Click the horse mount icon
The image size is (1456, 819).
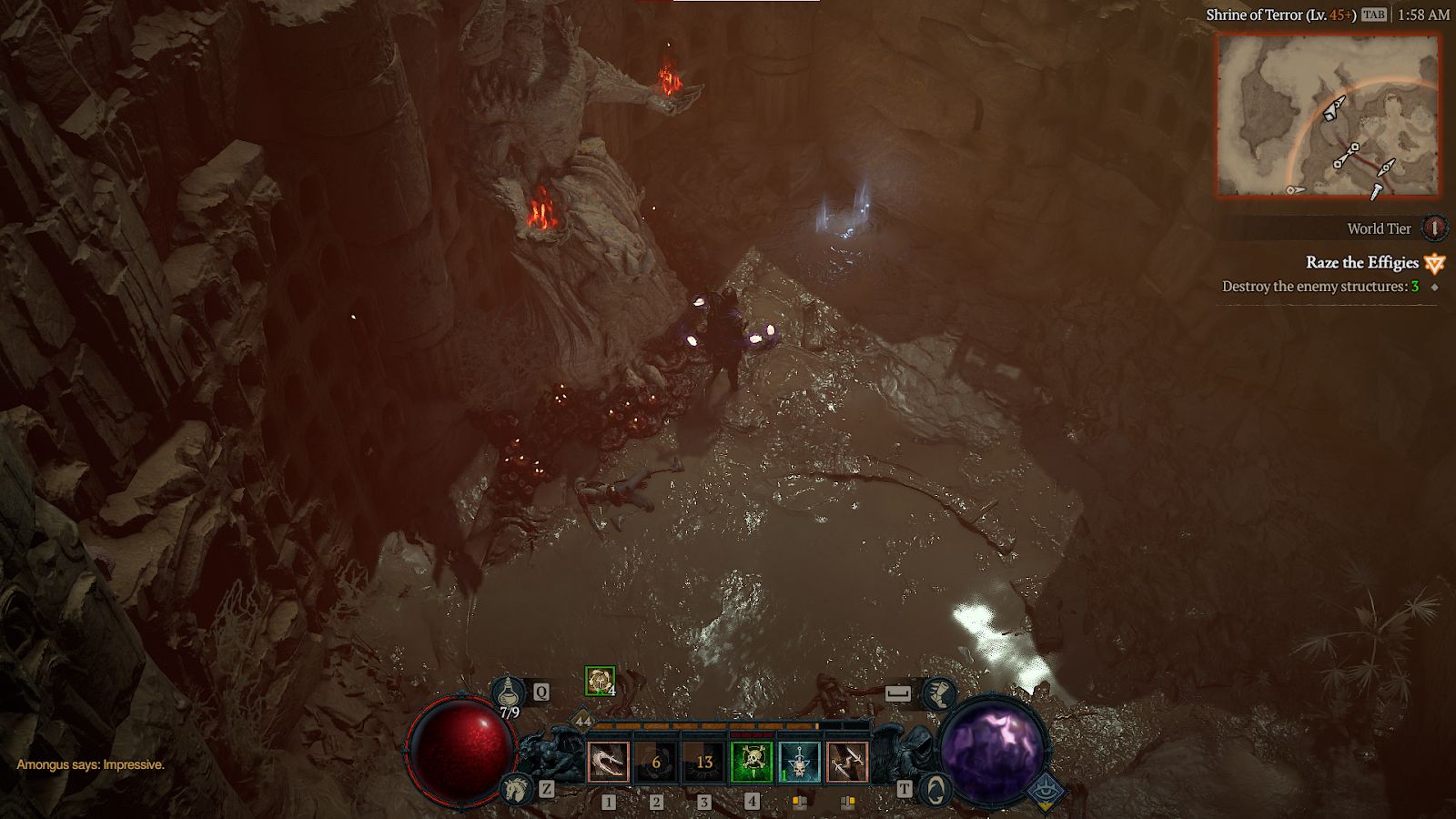coord(516,788)
